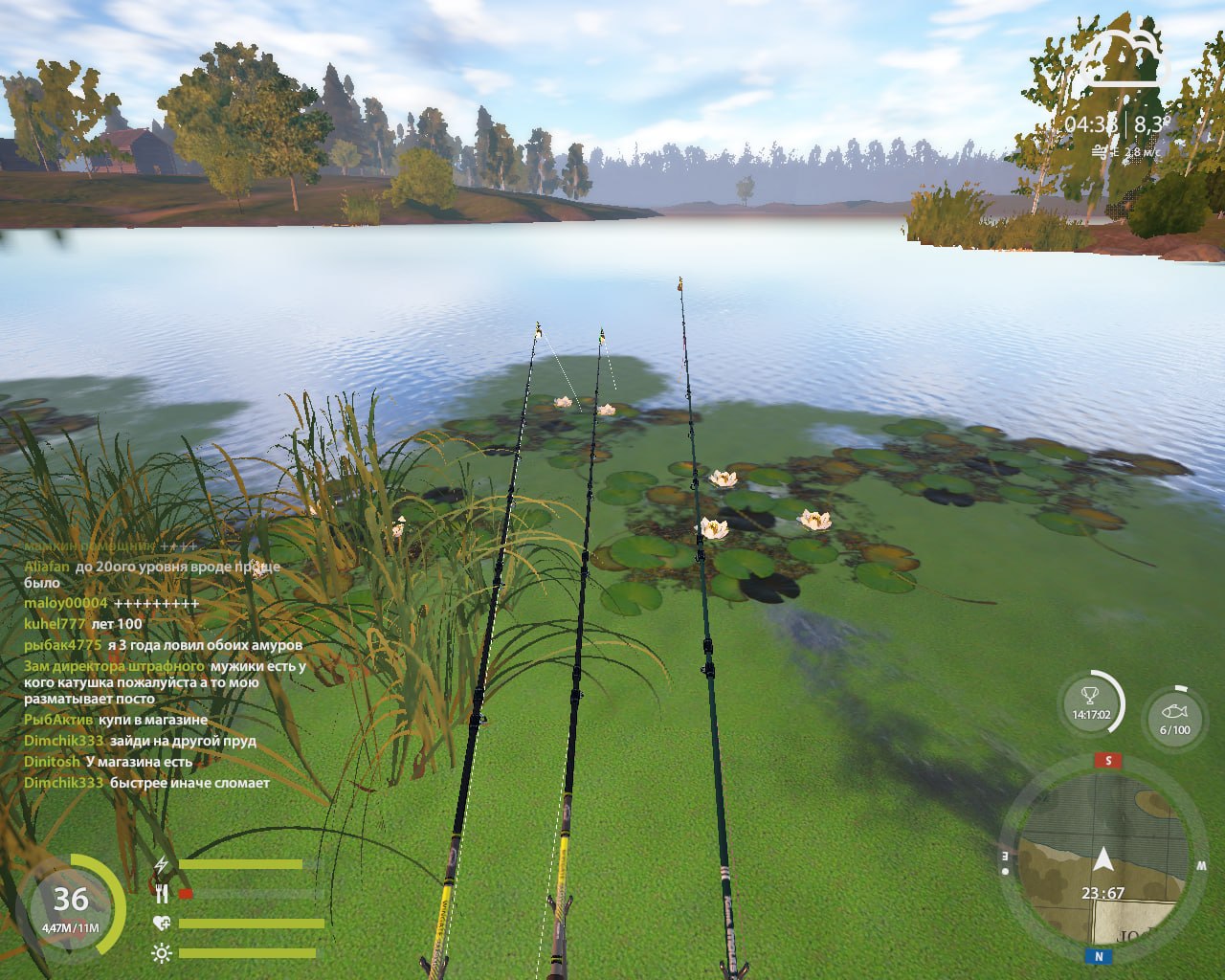Click the red S marker on compass
The image size is (1225, 980).
pos(1108,761)
